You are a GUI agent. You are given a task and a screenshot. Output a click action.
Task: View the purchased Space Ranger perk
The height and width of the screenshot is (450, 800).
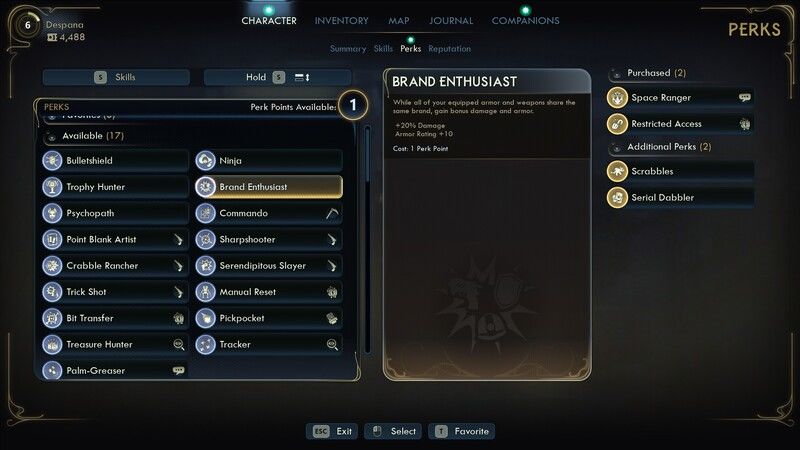click(x=680, y=98)
